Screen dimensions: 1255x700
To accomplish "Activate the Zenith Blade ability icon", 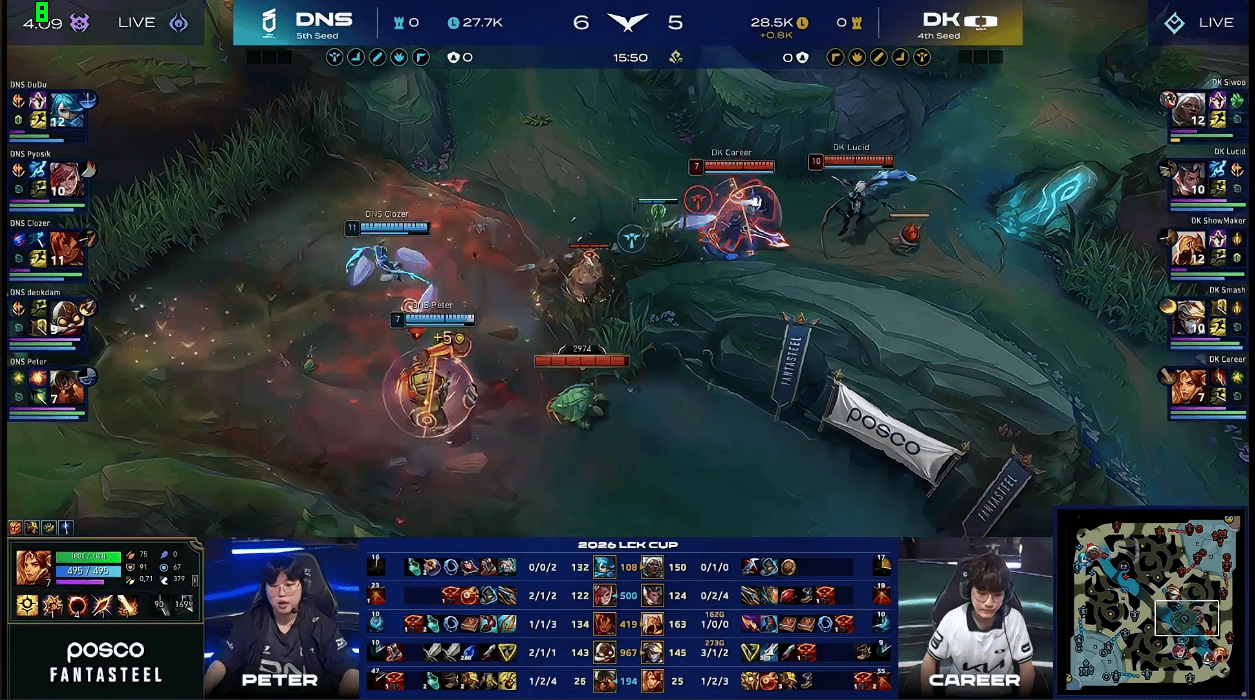I will [103, 605].
